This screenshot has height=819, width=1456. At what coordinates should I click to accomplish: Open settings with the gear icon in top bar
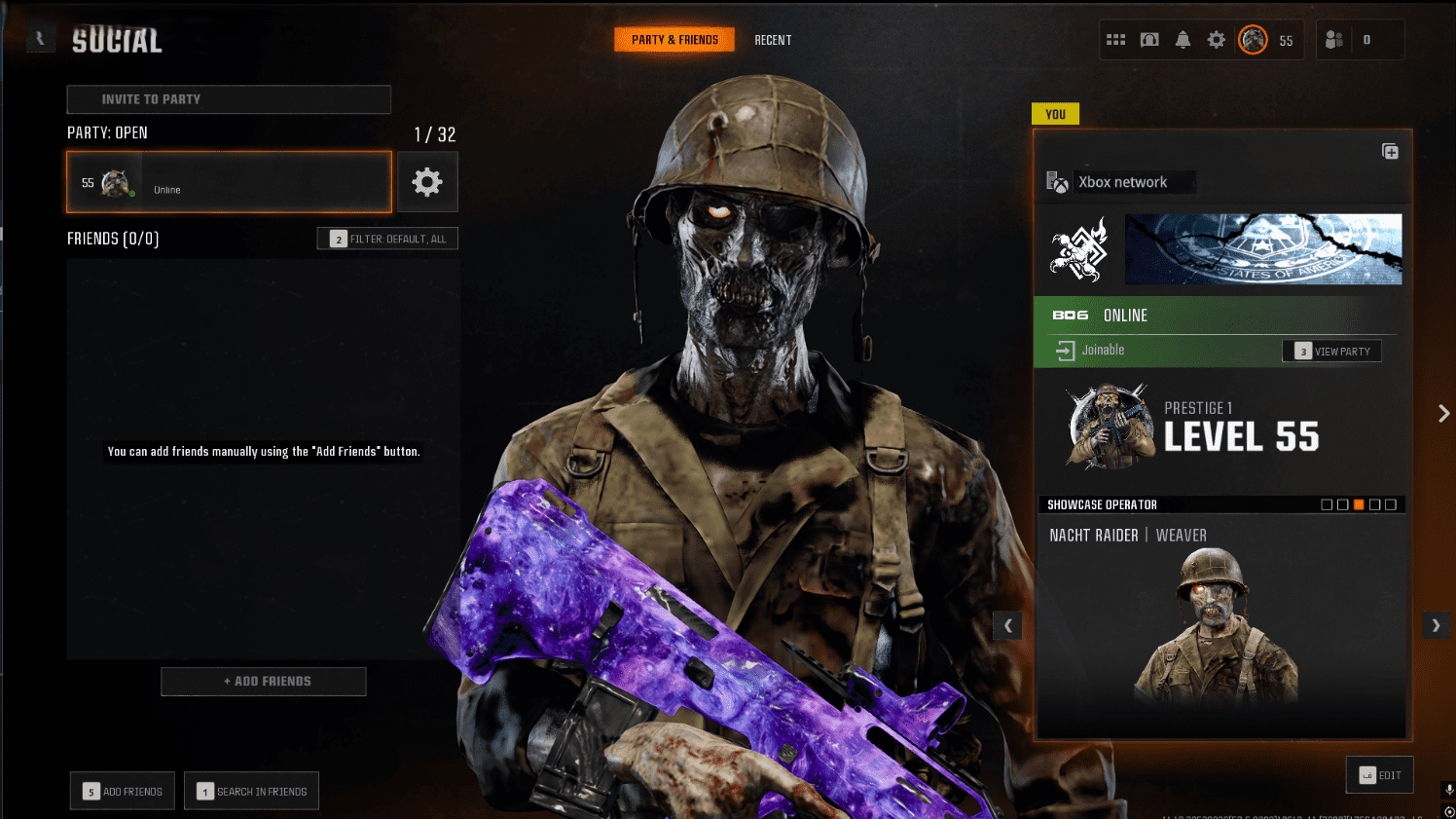tap(1215, 39)
